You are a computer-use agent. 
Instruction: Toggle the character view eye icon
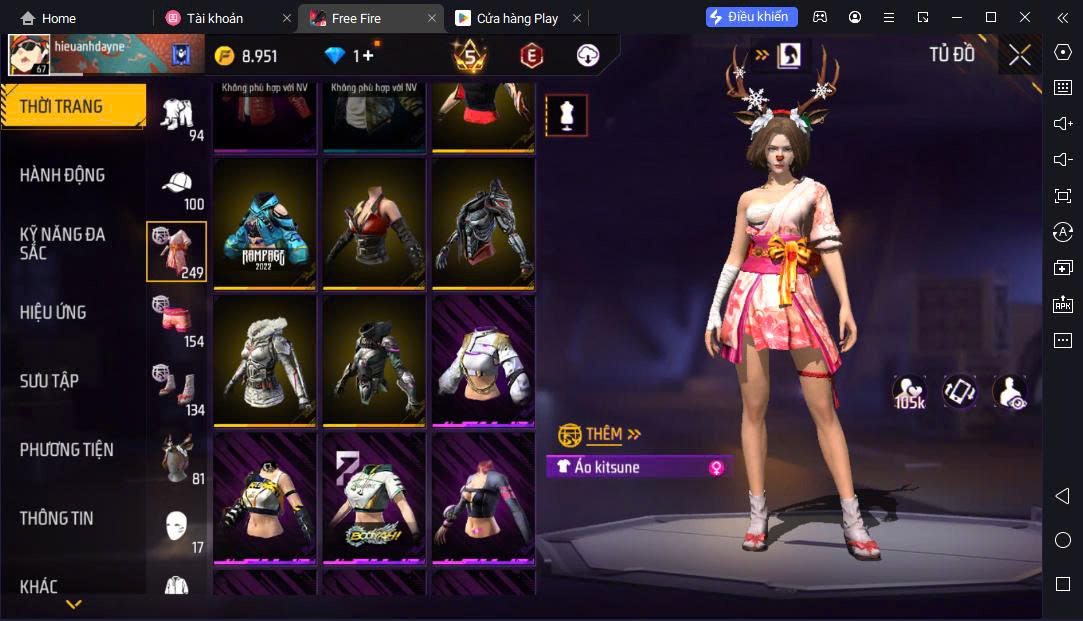pos(1009,392)
